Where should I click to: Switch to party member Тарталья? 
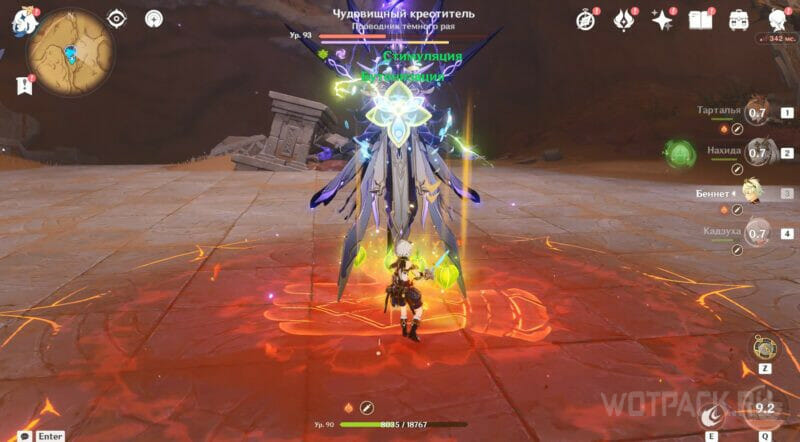[757, 113]
